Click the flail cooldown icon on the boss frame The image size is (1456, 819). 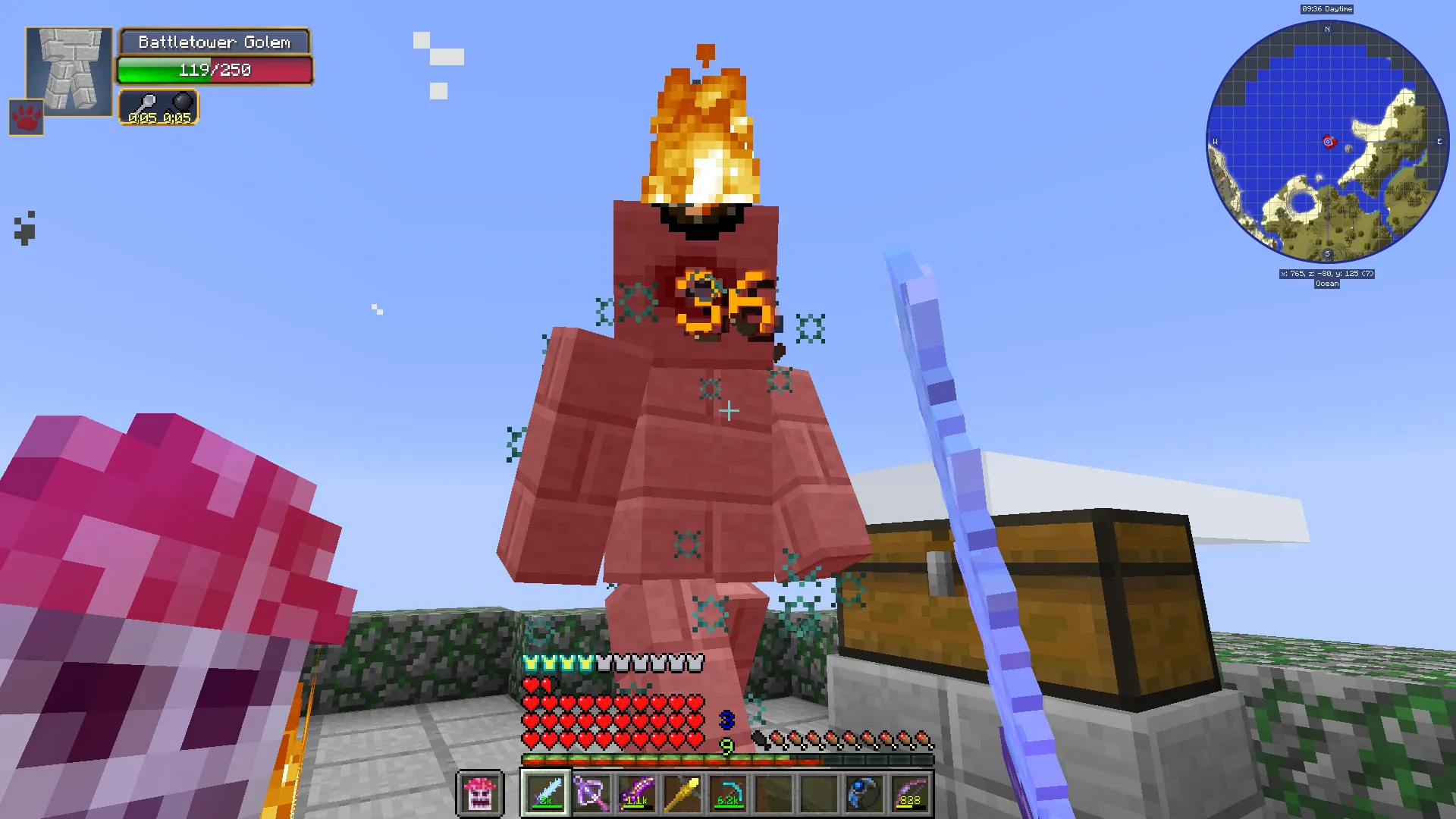[x=183, y=103]
